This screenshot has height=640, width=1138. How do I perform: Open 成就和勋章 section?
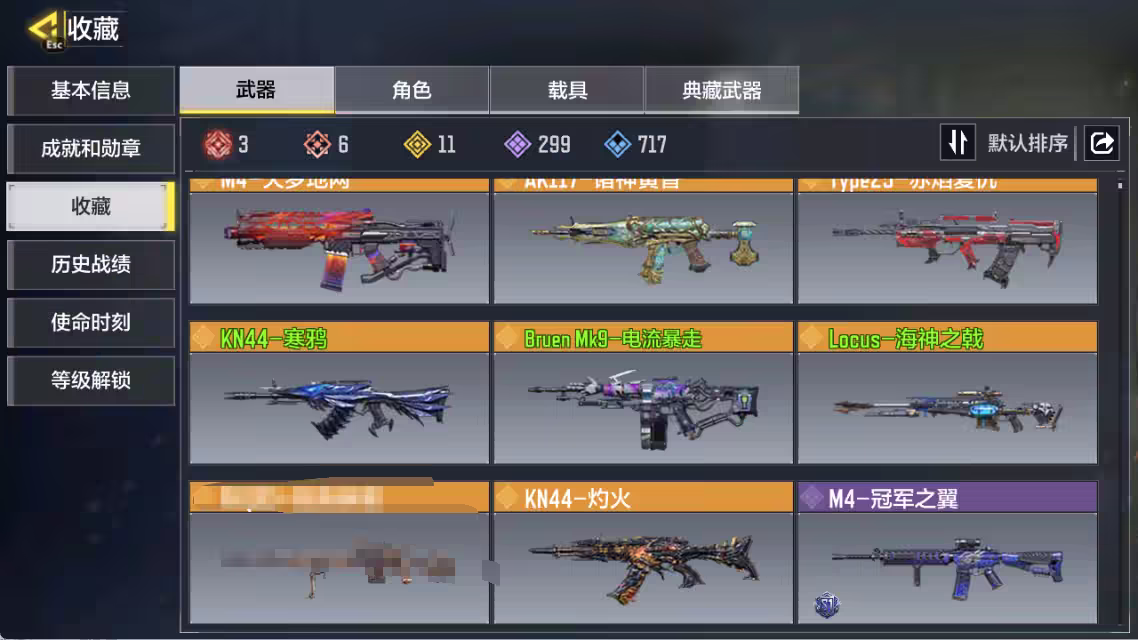(x=91, y=149)
